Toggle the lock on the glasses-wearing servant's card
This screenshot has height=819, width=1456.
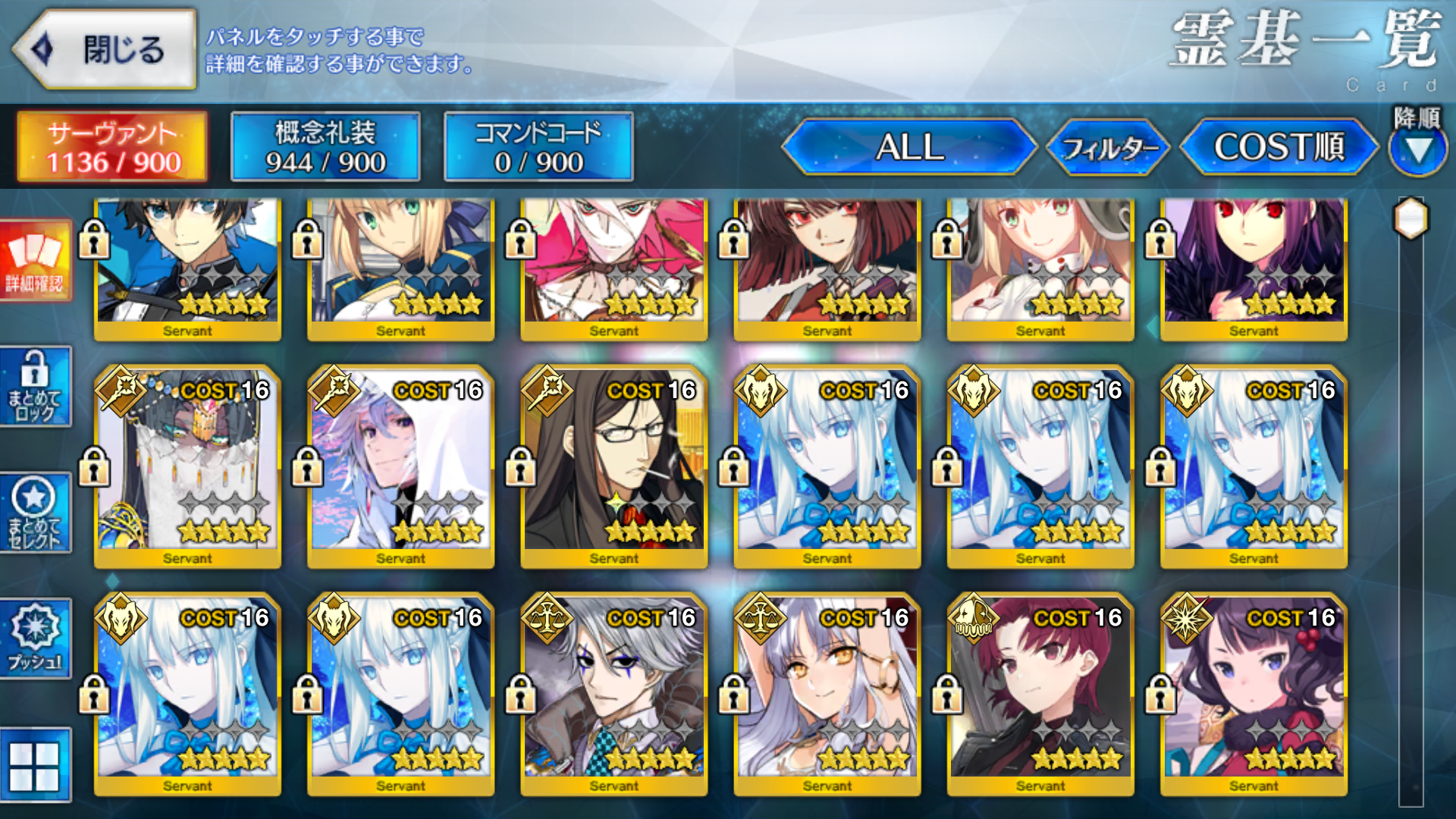point(520,465)
